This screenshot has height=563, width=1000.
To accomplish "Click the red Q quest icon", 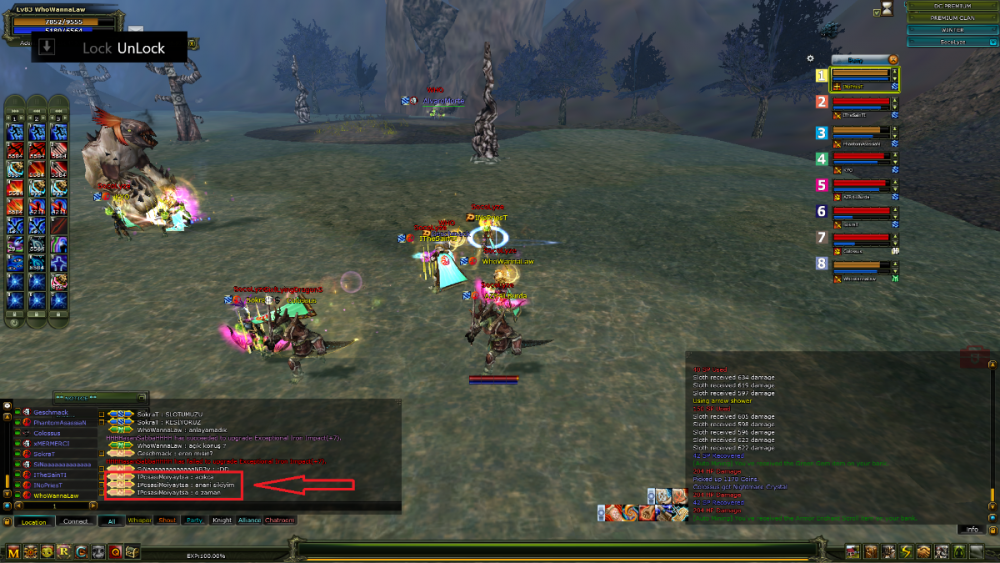I will coord(115,551).
